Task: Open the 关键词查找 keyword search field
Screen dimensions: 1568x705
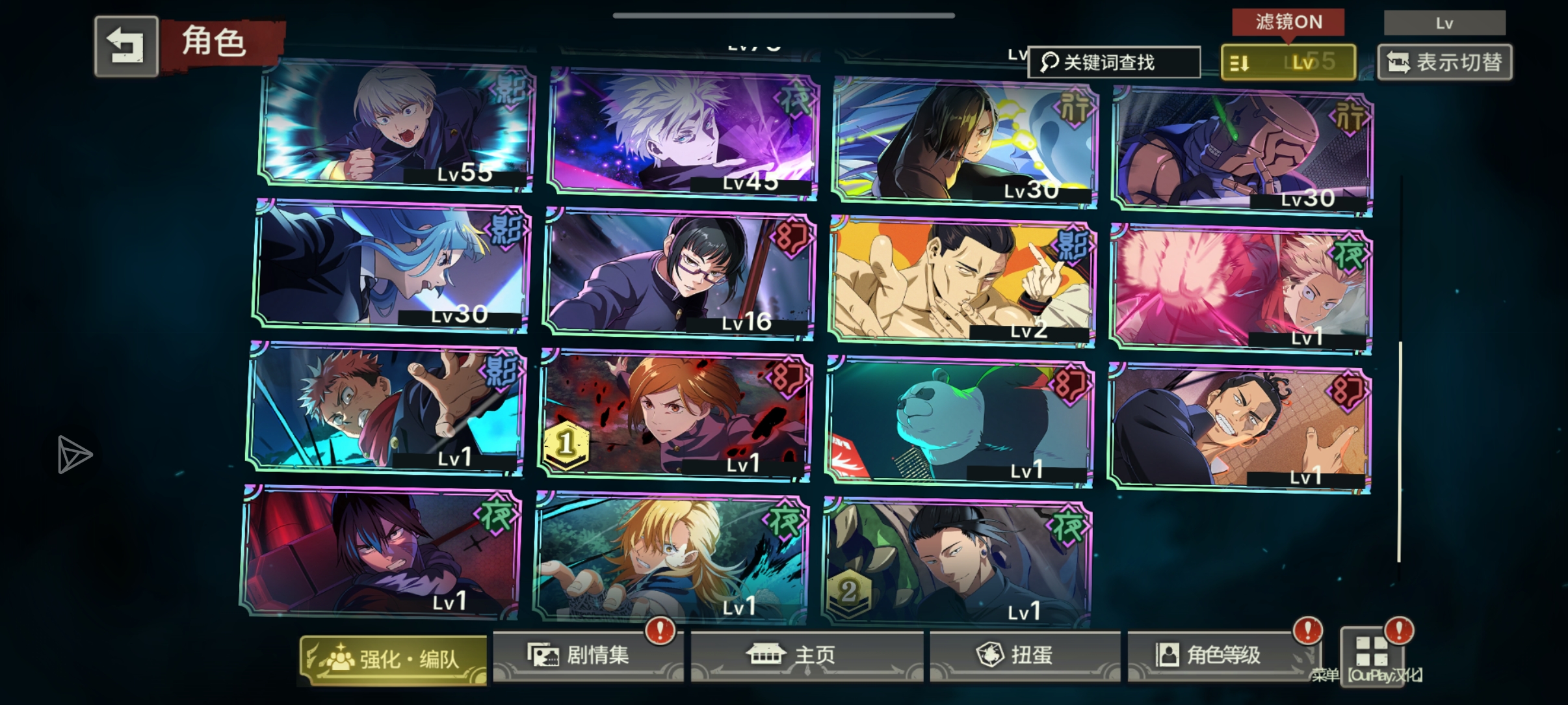Action: [x=1114, y=62]
